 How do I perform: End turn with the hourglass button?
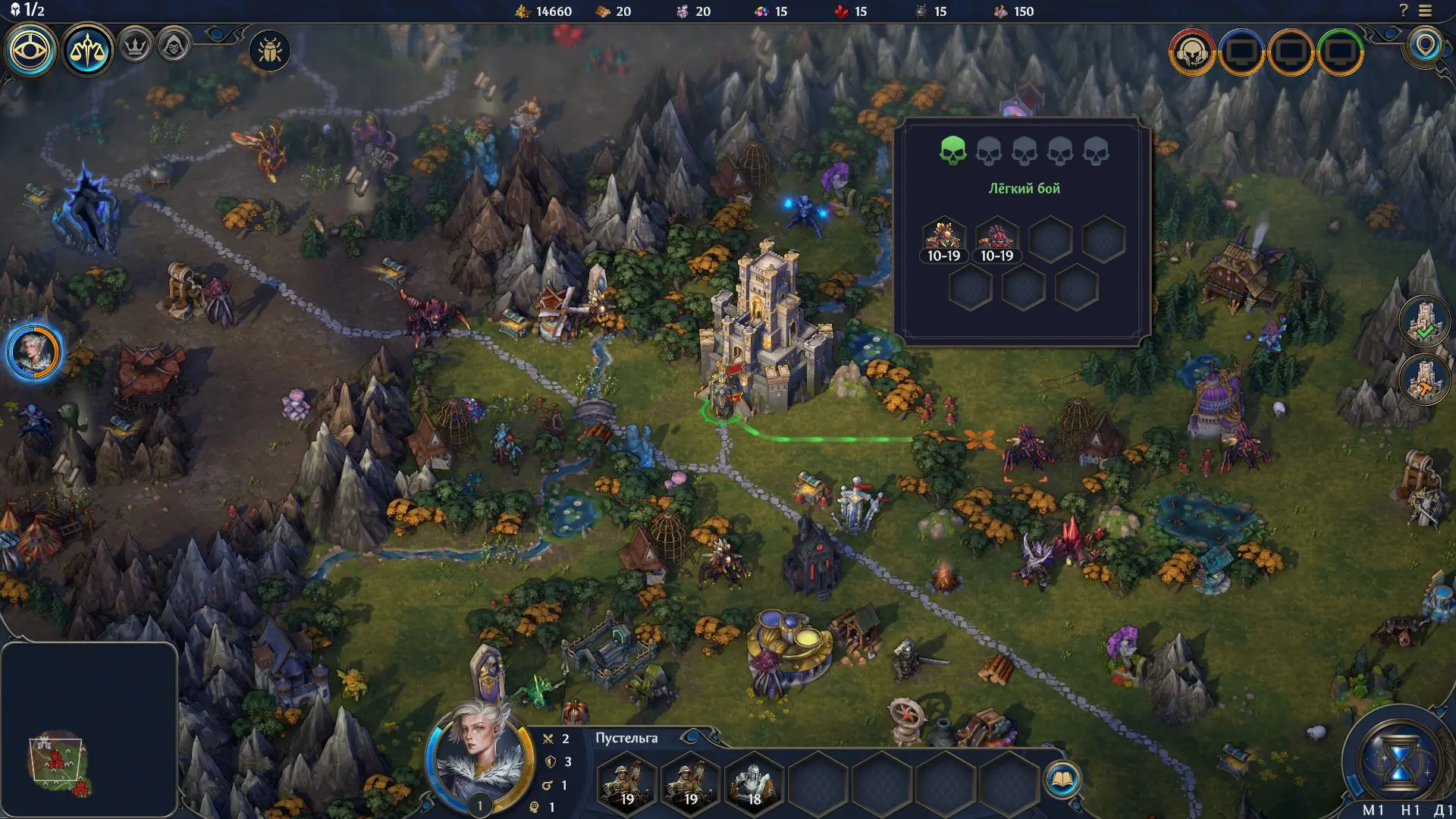coord(1399,761)
